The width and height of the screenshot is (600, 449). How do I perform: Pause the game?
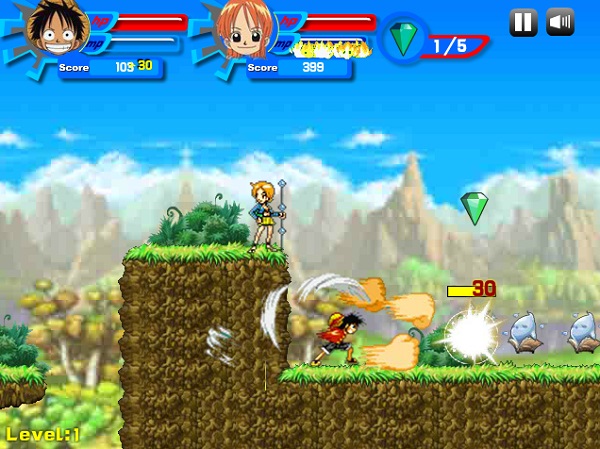(x=523, y=22)
